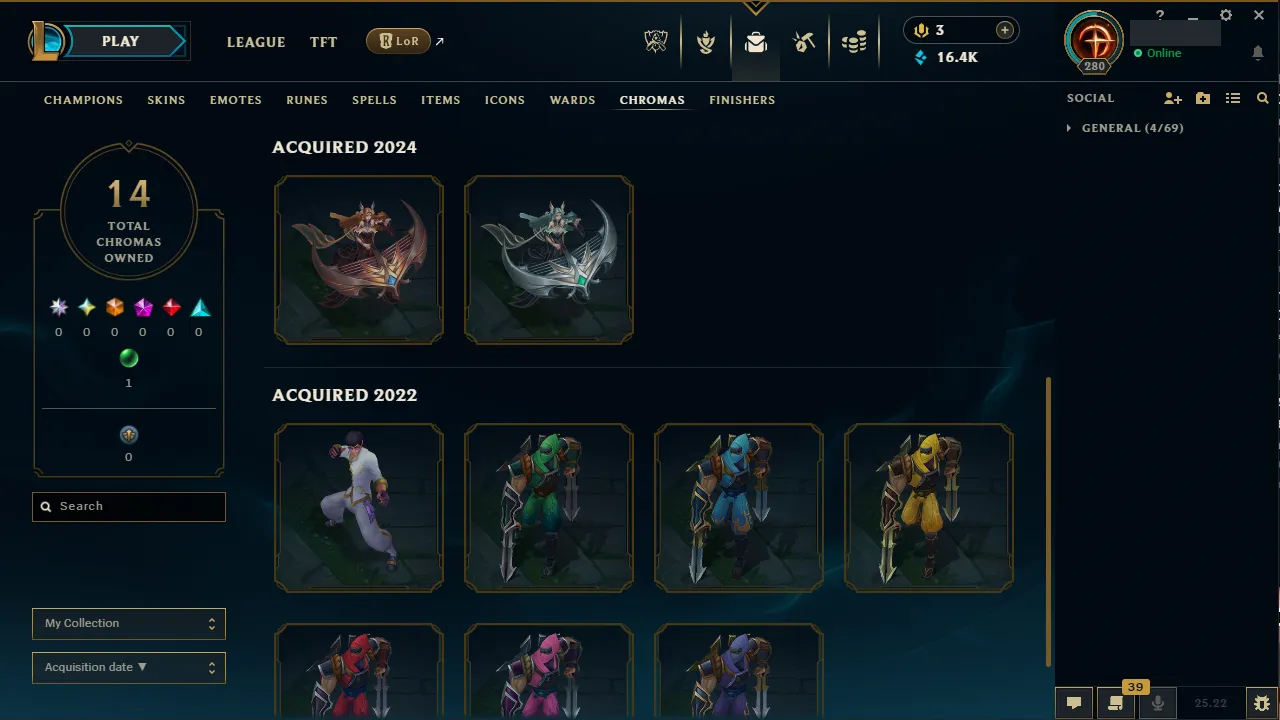The width and height of the screenshot is (1280, 720).
Task: Search your friends list
Action: pyautogui.click(x=1262, y=98)
